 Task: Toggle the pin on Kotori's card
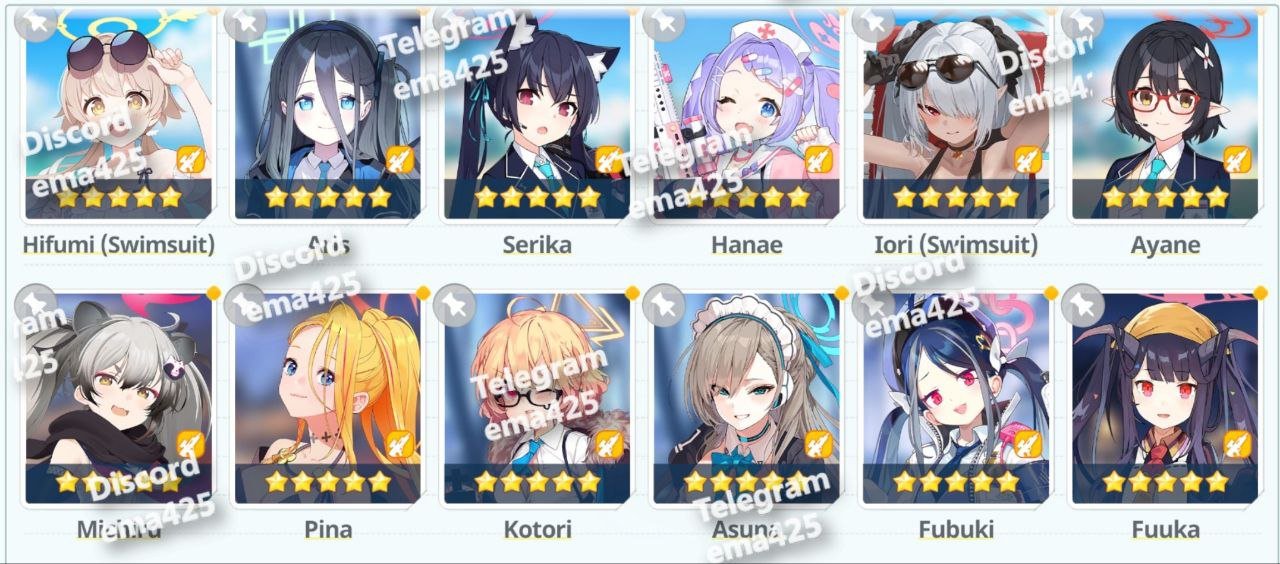(454, 305)
